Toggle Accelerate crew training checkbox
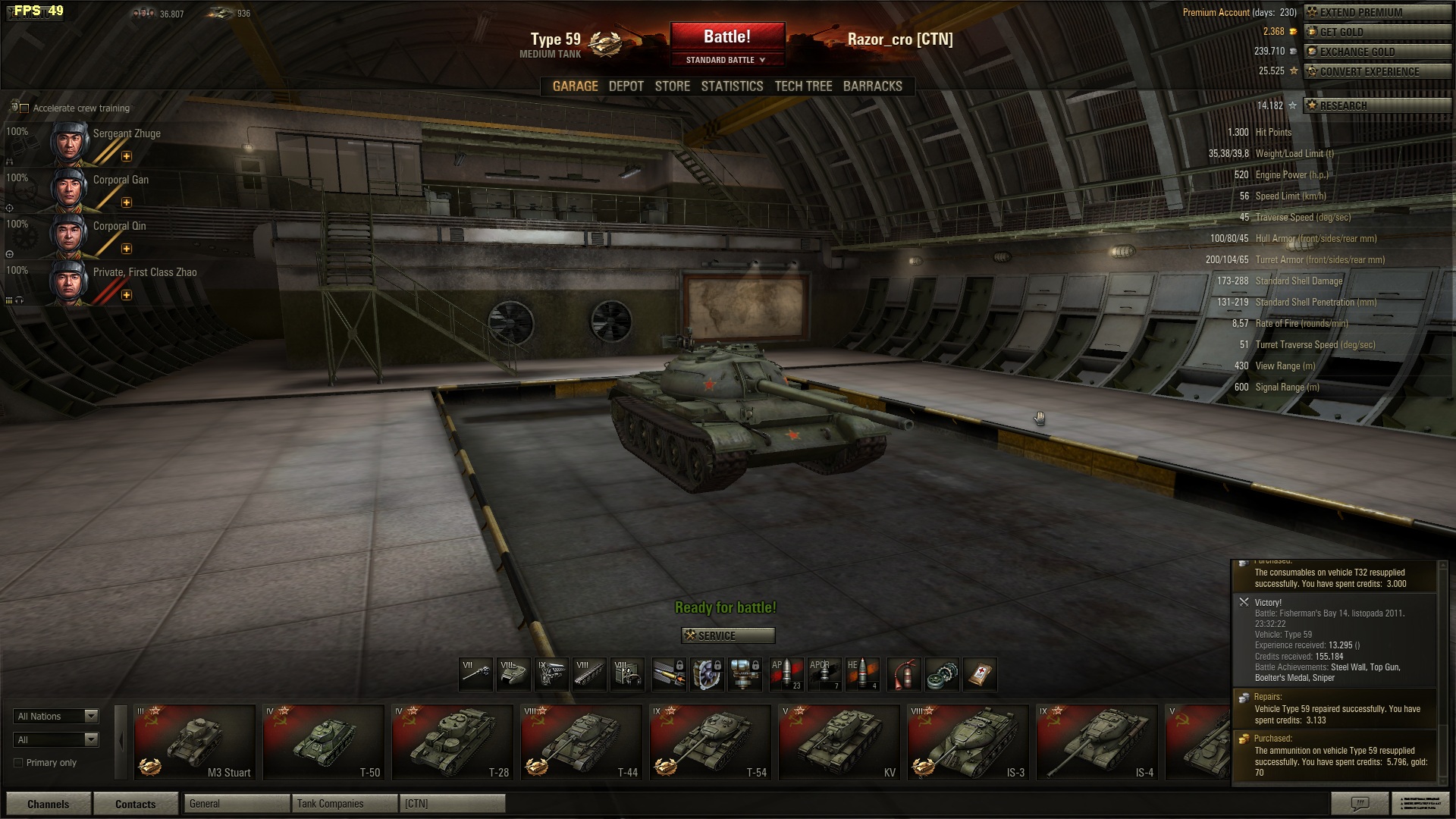Image resolution: width=1456 pixels, height=819 pixels. pos(24,108)
